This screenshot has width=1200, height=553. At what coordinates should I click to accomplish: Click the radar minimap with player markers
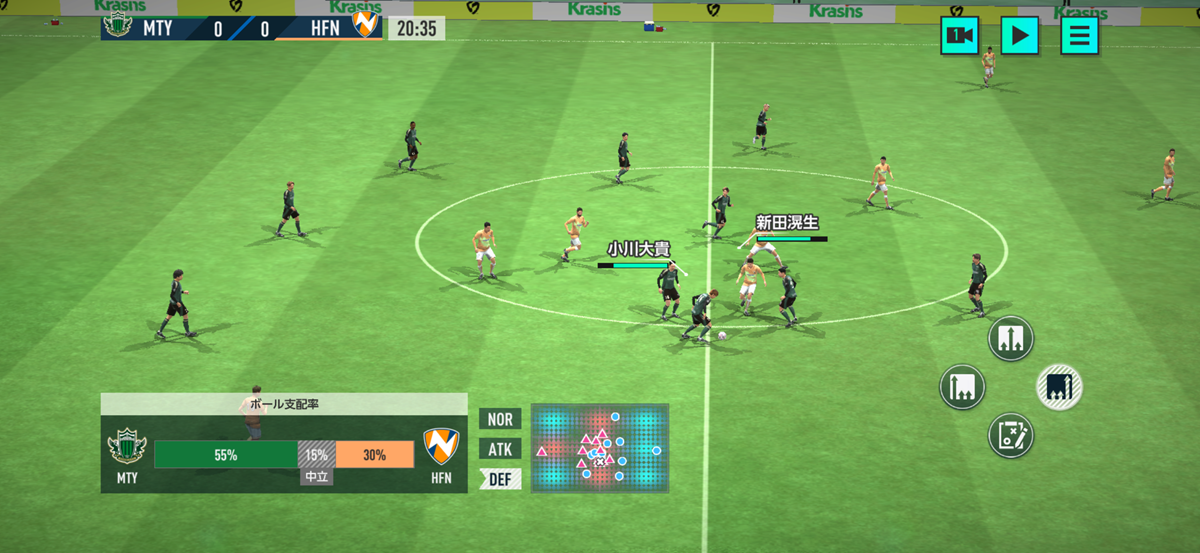pyautogui.click(x=600, y=448)
